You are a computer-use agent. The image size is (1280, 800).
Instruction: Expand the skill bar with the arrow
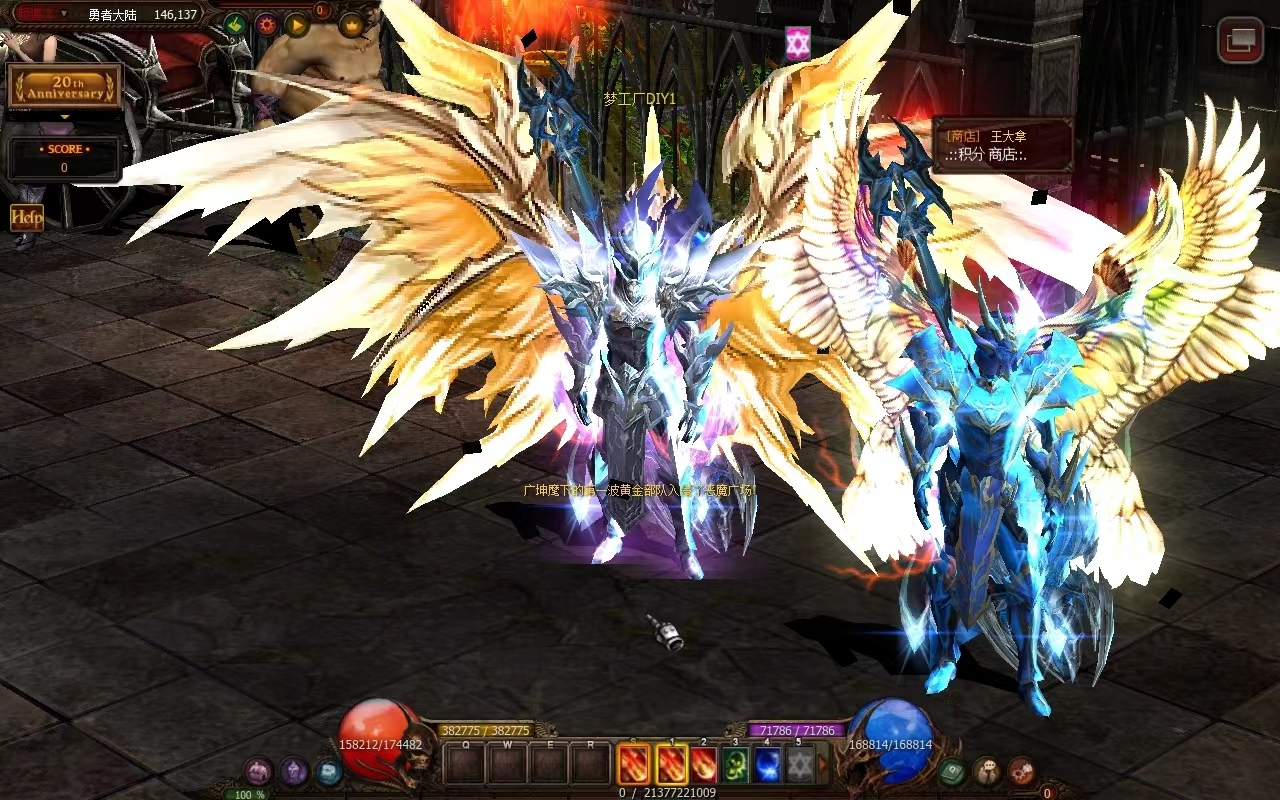tap(823, 765)
